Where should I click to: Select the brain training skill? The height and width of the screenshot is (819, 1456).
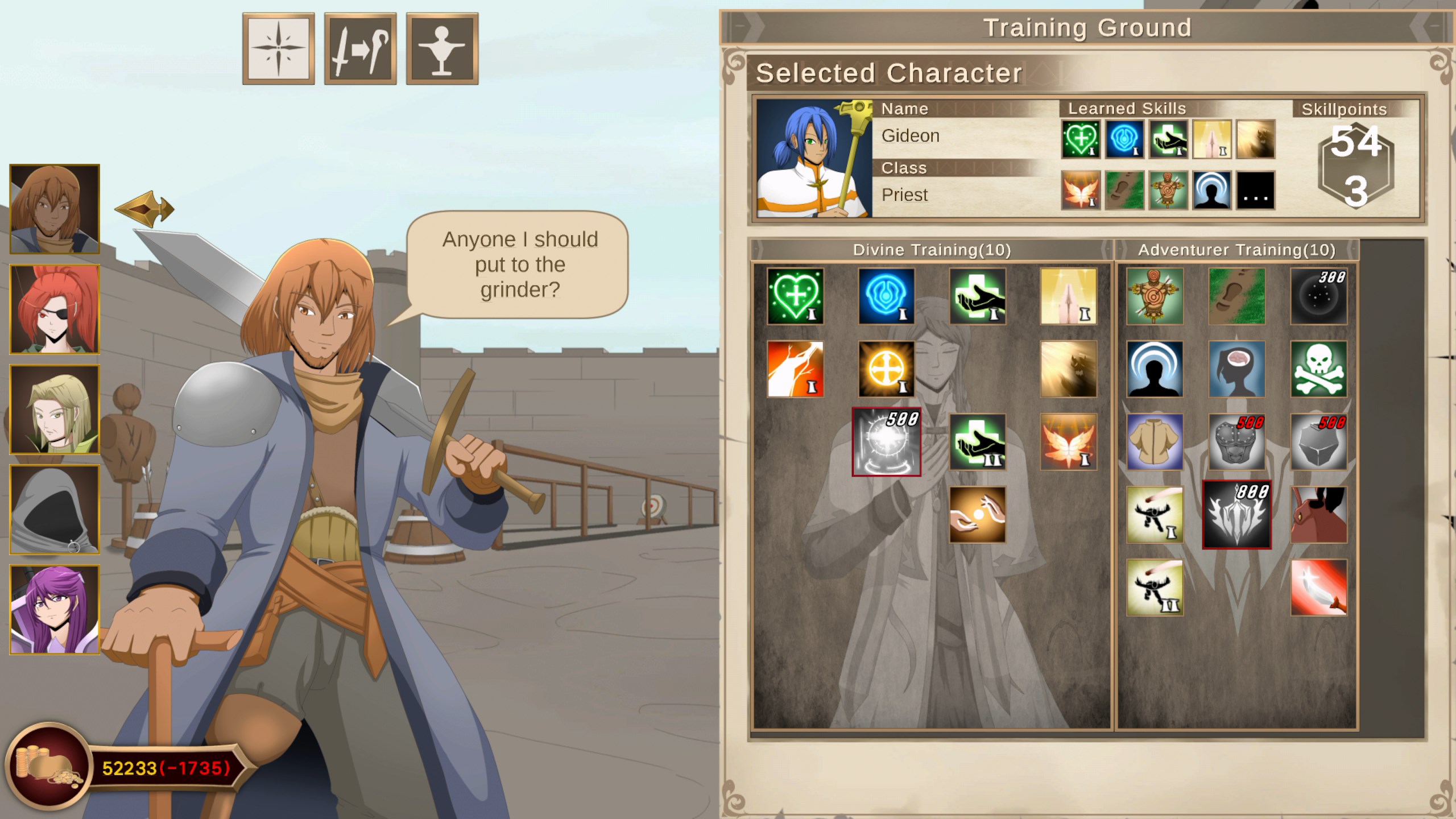[1236, 369]
